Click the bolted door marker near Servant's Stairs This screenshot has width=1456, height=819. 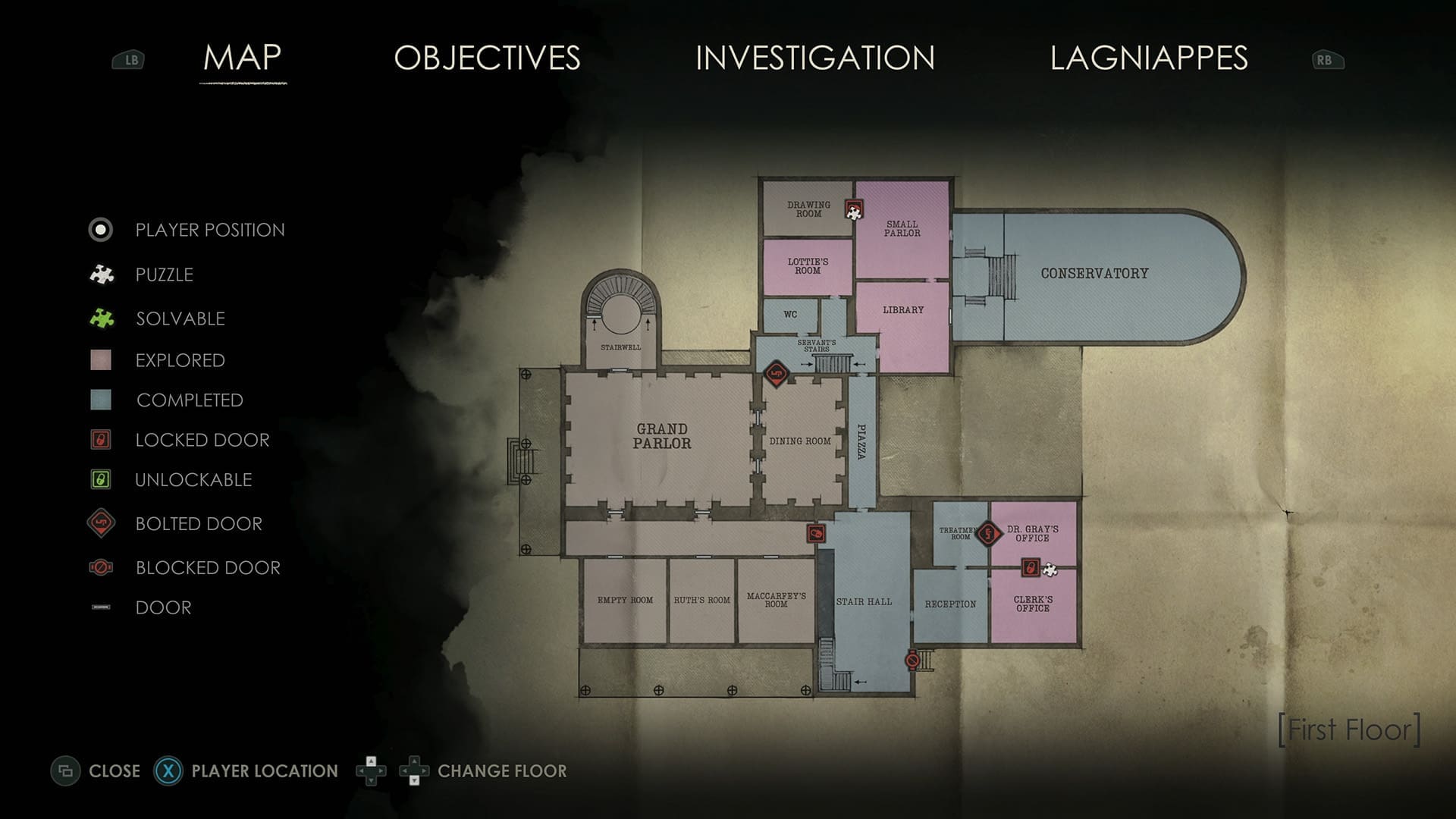pos(776,372)
